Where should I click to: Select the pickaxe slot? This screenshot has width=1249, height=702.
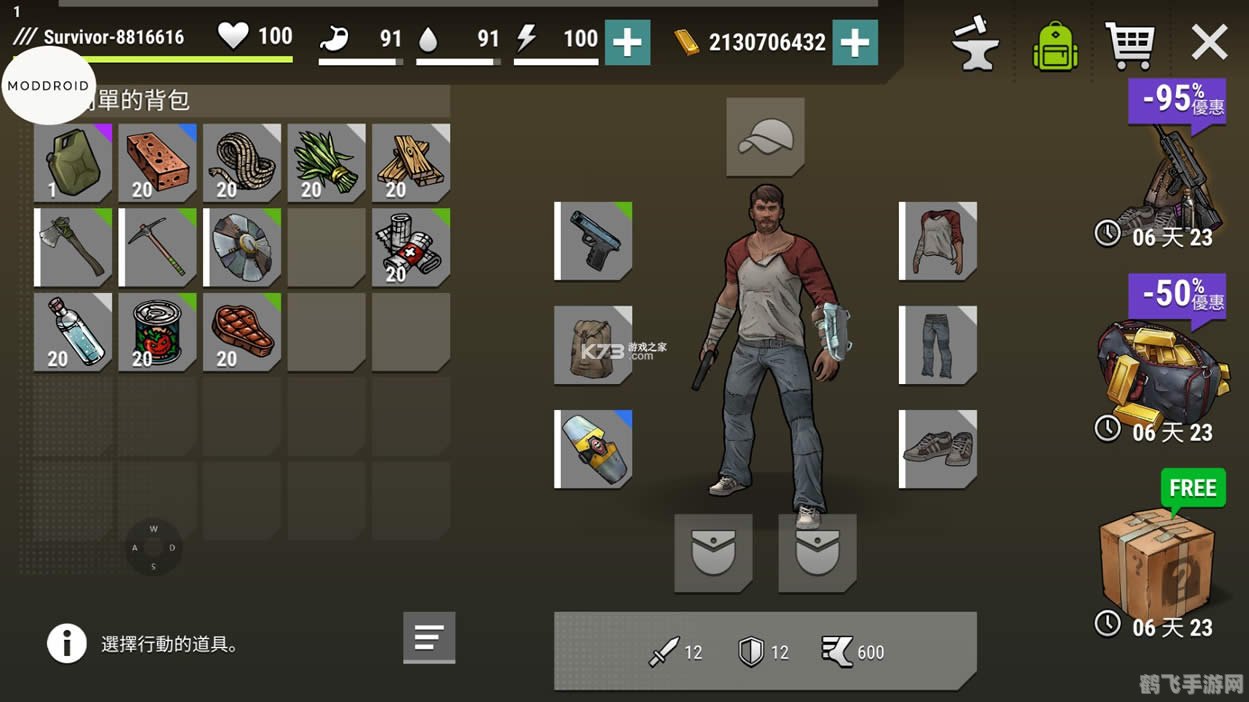(x=158, y=247)
